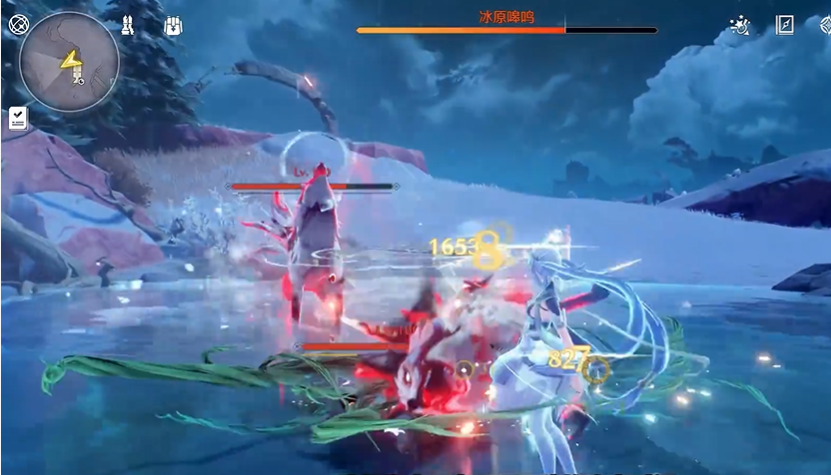Image resolution: width=831 pixels, height=475 pixels.
Task: Open the circular minimap
Action: click(68, 61)
